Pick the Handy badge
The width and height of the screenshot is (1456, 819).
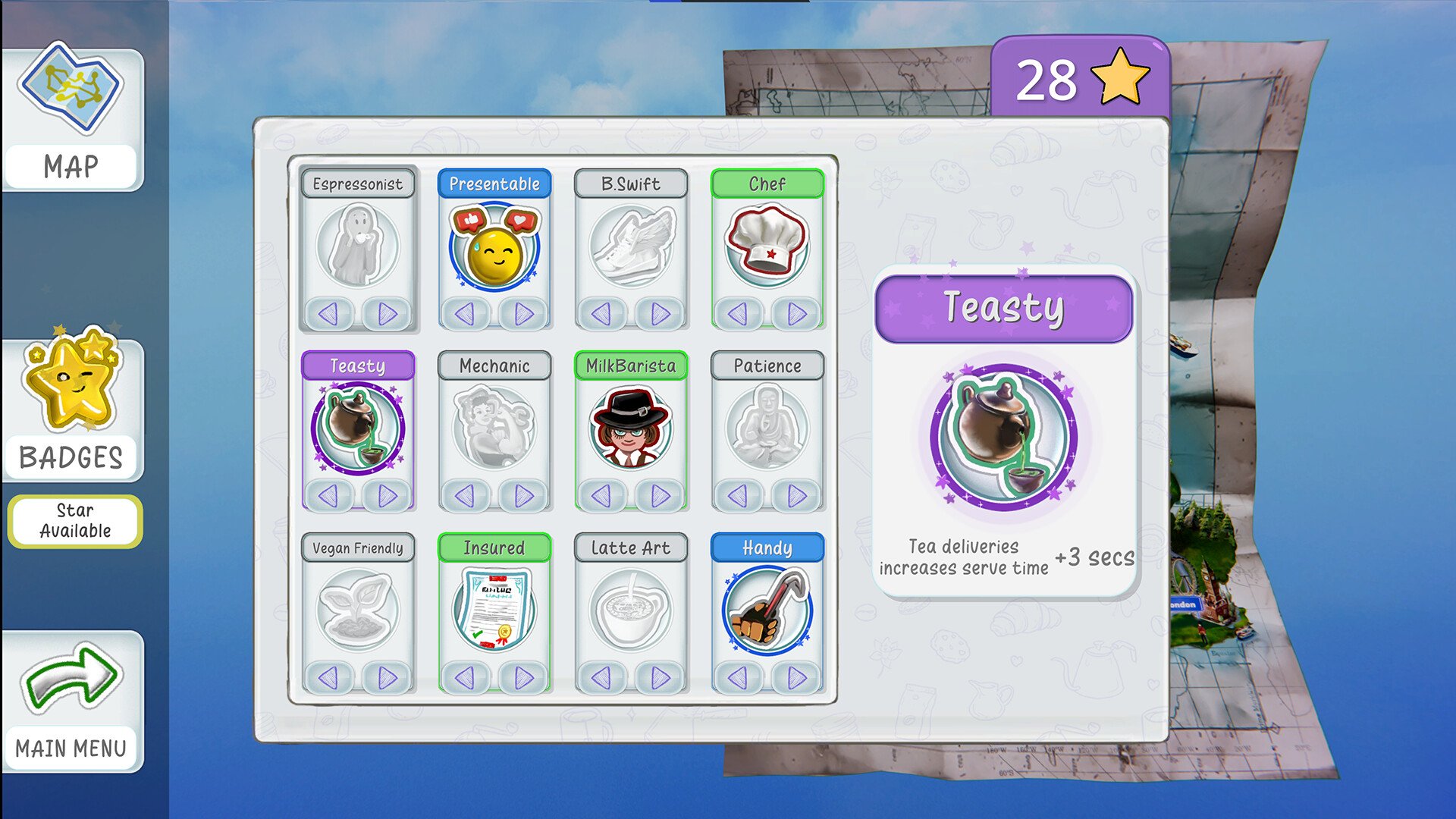click(767, 609)
